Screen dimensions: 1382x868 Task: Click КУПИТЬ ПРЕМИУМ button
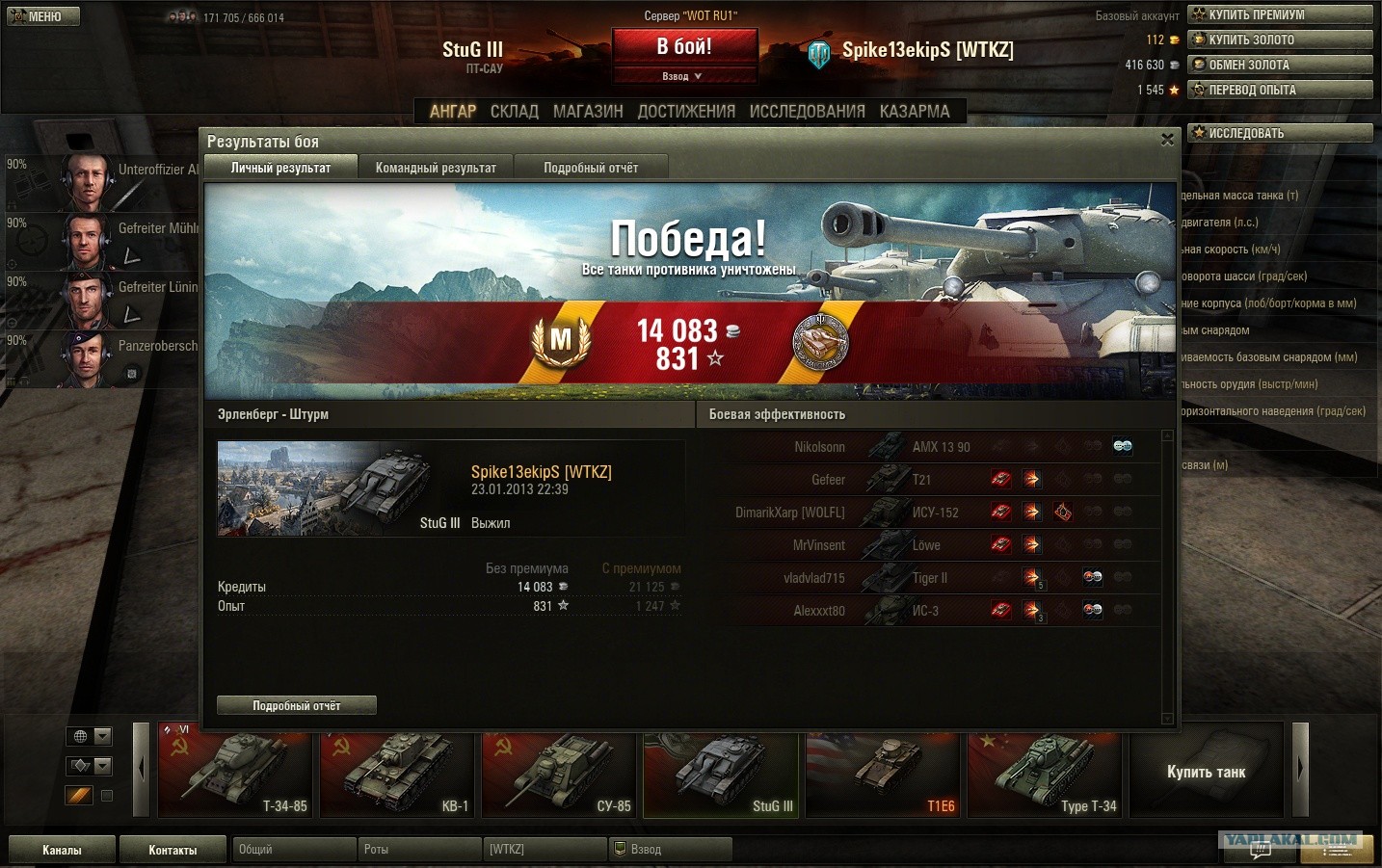pos(1280,14)
